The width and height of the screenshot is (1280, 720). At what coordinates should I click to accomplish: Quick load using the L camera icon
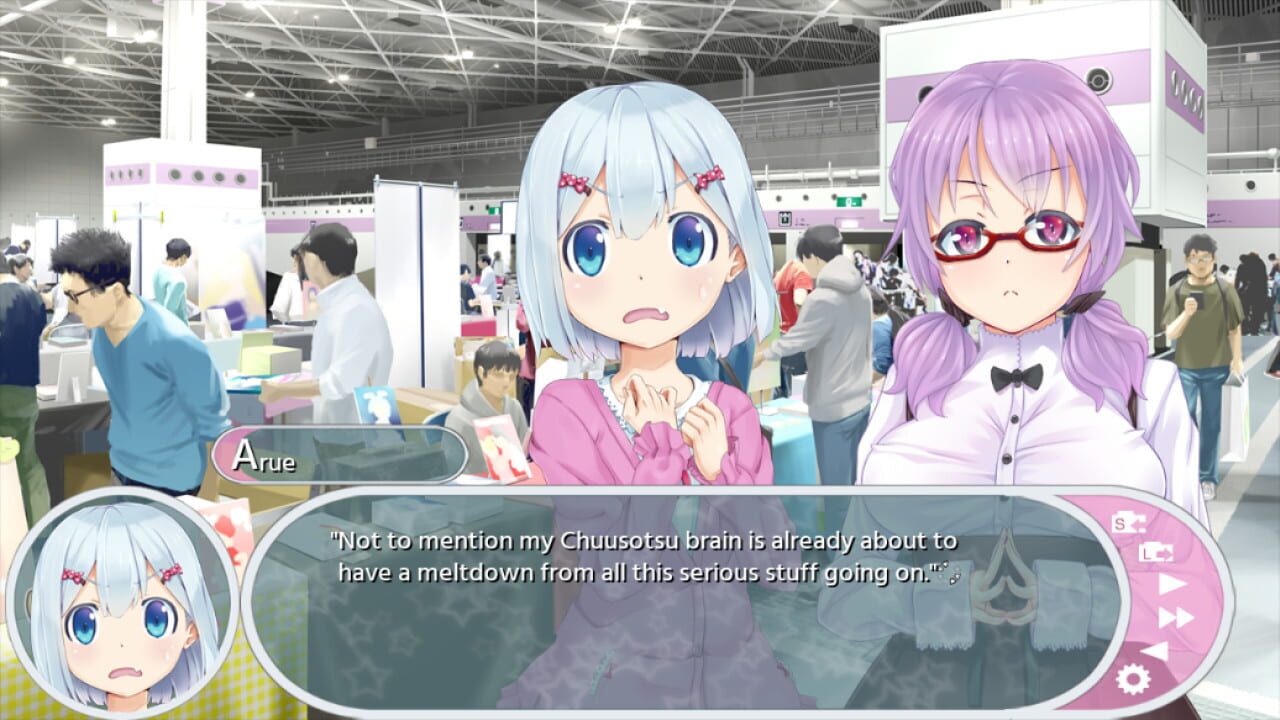[x=1157, y=554]
